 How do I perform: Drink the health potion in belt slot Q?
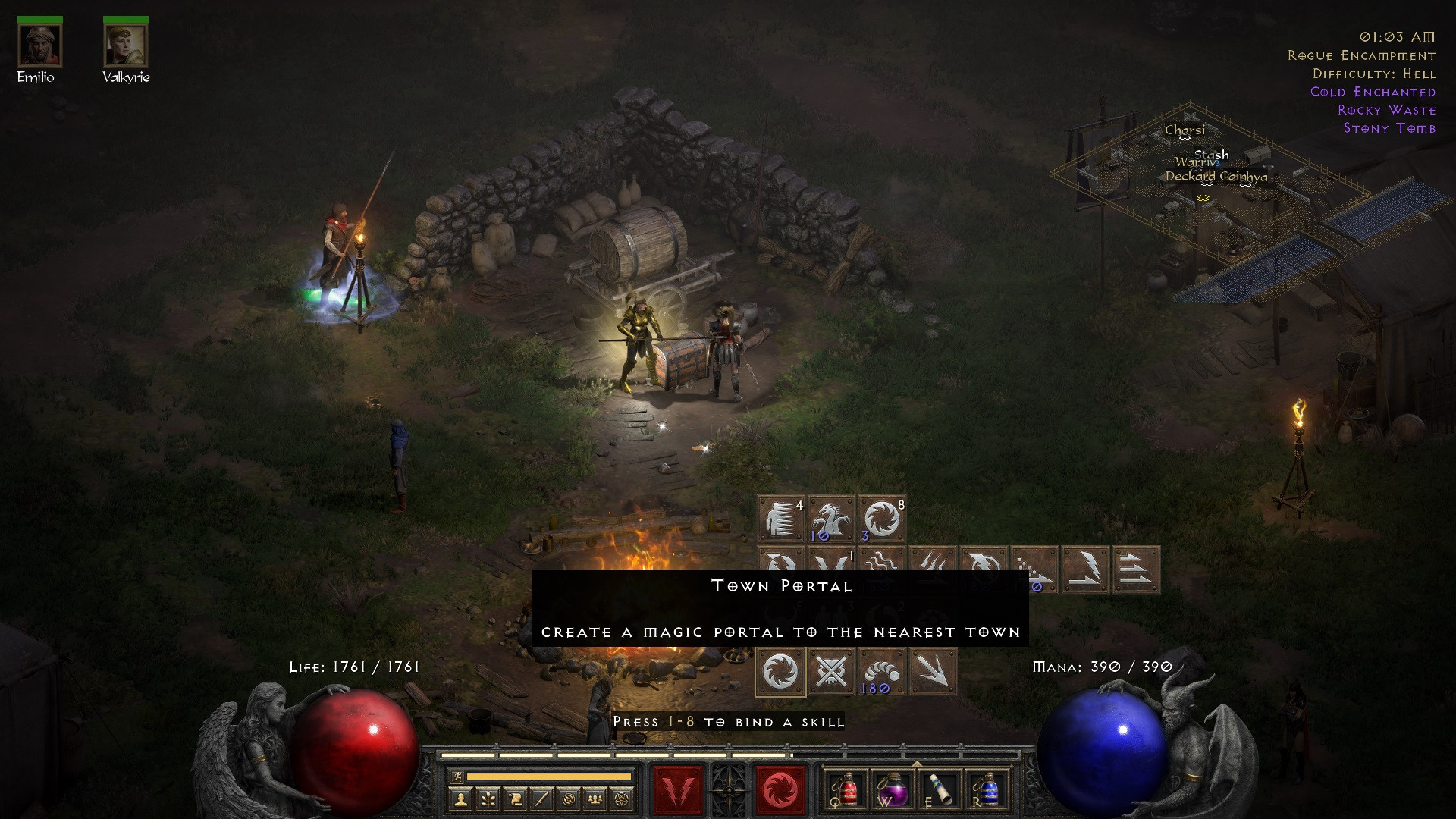pos(848,791)
